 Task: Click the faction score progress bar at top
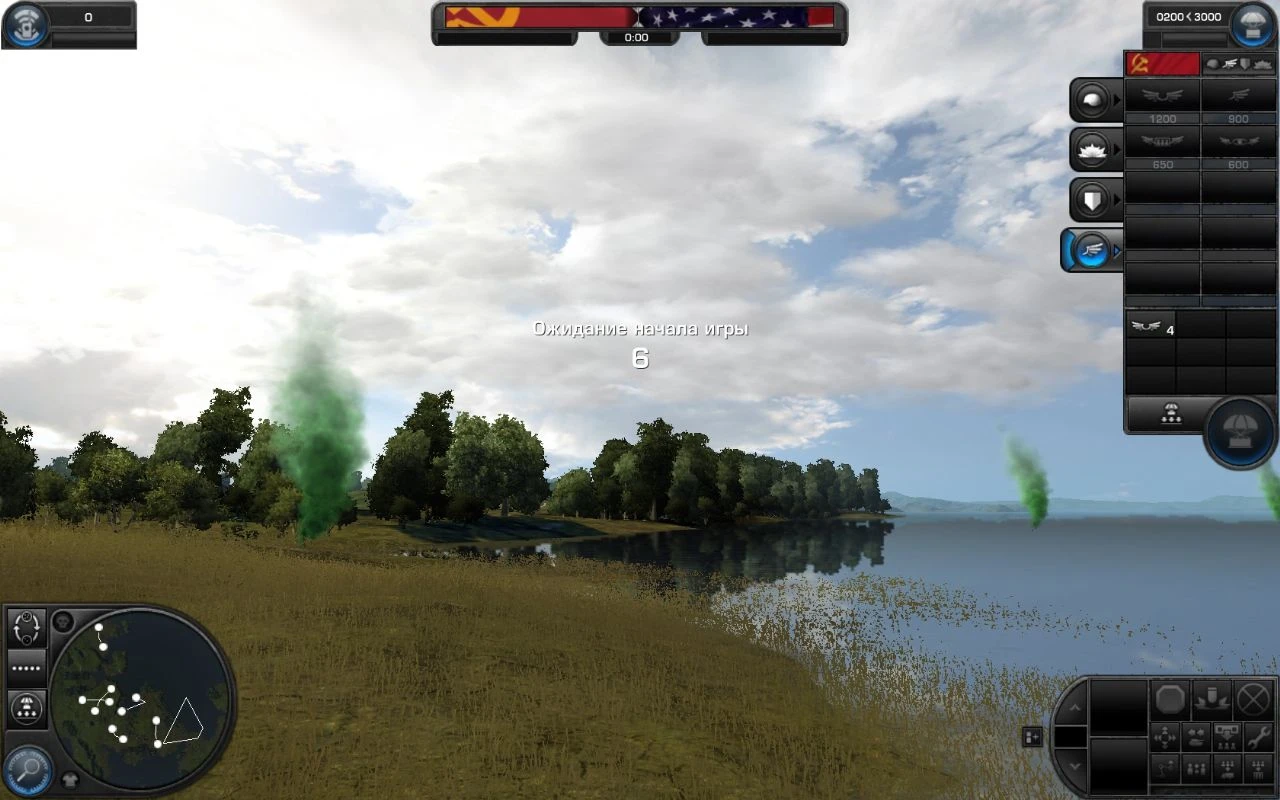coord(640,18)
